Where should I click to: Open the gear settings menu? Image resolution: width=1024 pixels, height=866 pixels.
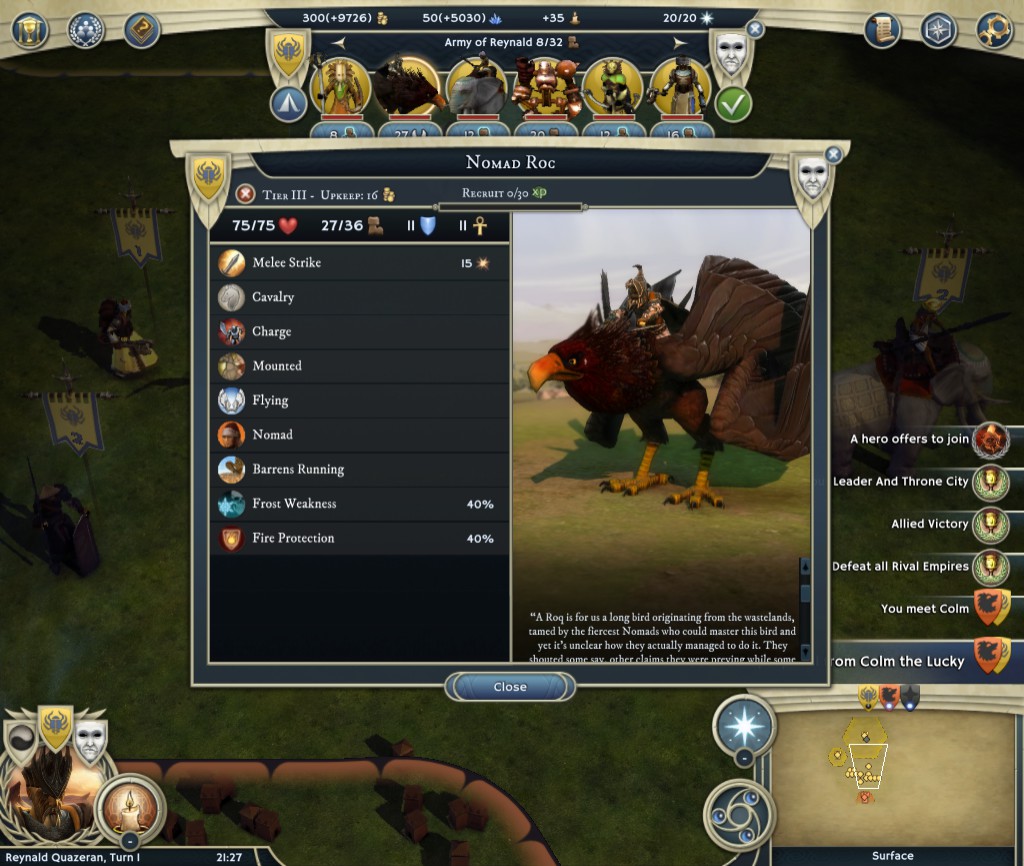(x=994, y=30)
